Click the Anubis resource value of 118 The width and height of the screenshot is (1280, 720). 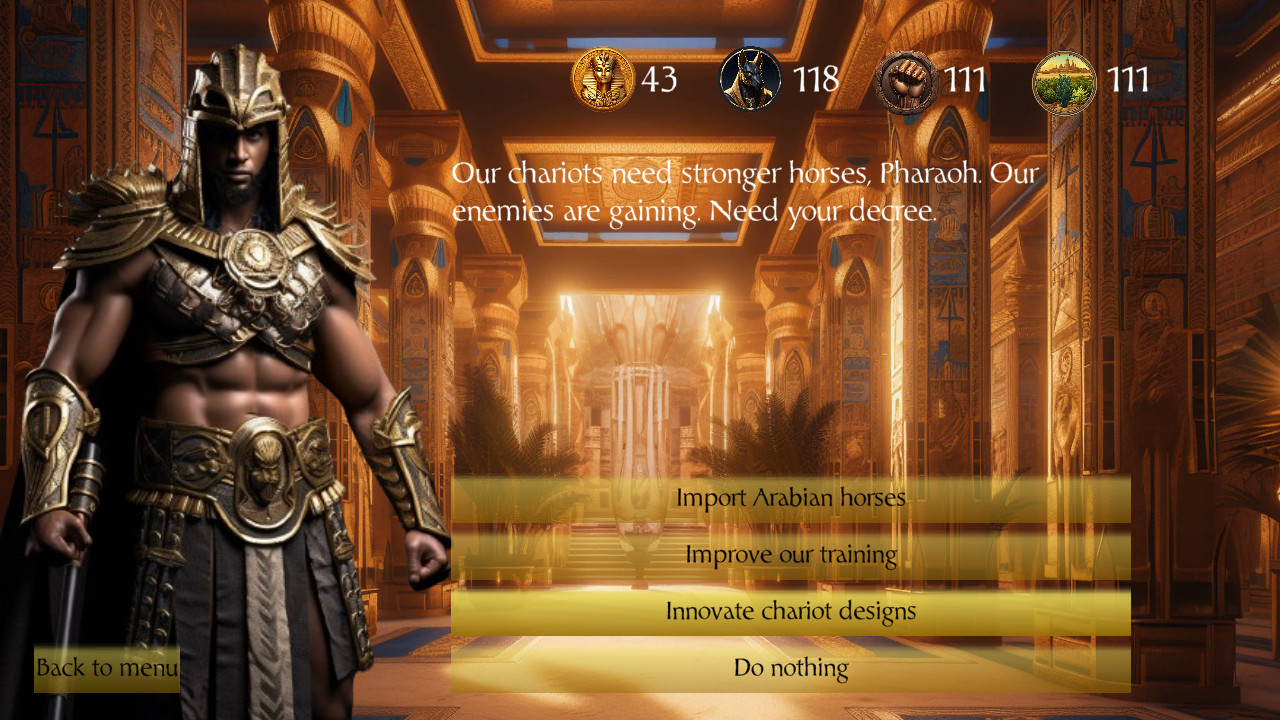click(x=816, y=80)
